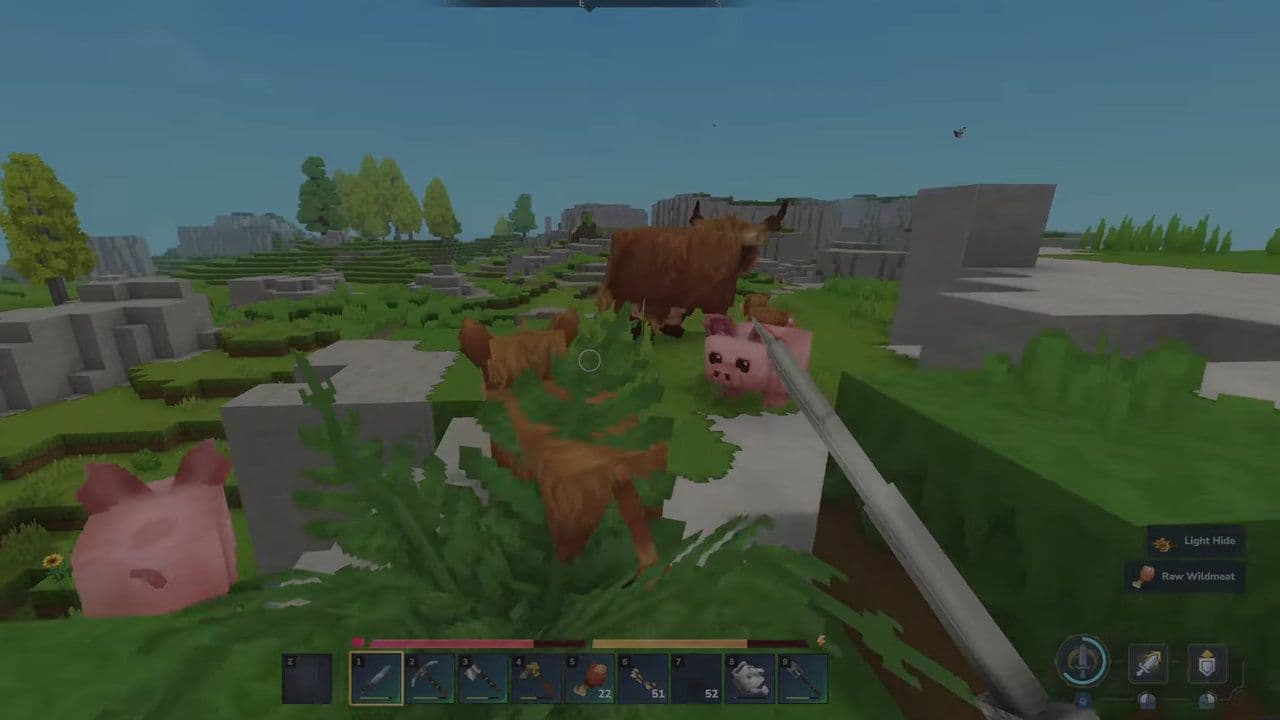
Task: Select the sword in hotbar slot 1
Action: click(375, 678)
